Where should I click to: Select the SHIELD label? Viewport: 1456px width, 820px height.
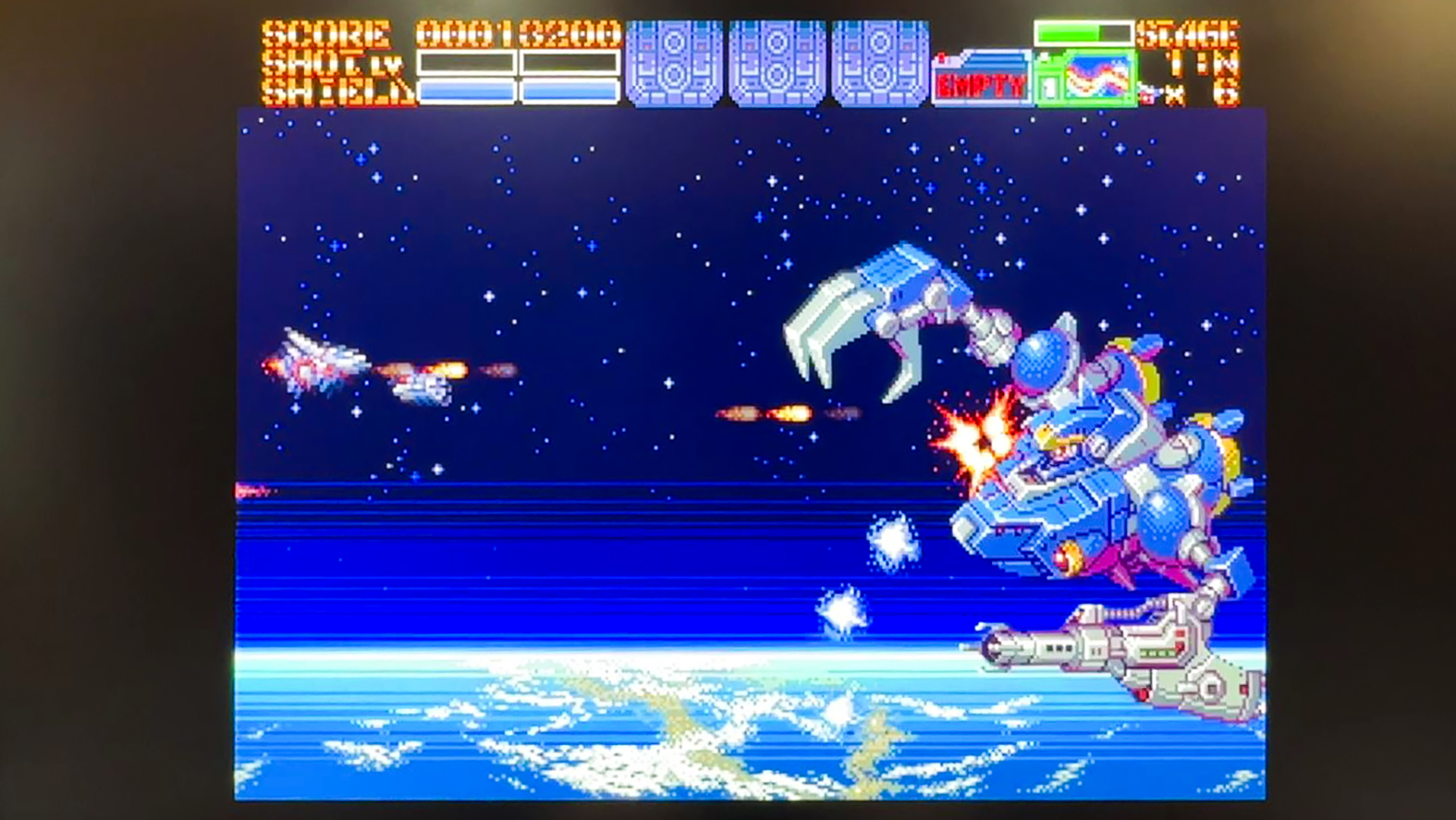[334, 91]
